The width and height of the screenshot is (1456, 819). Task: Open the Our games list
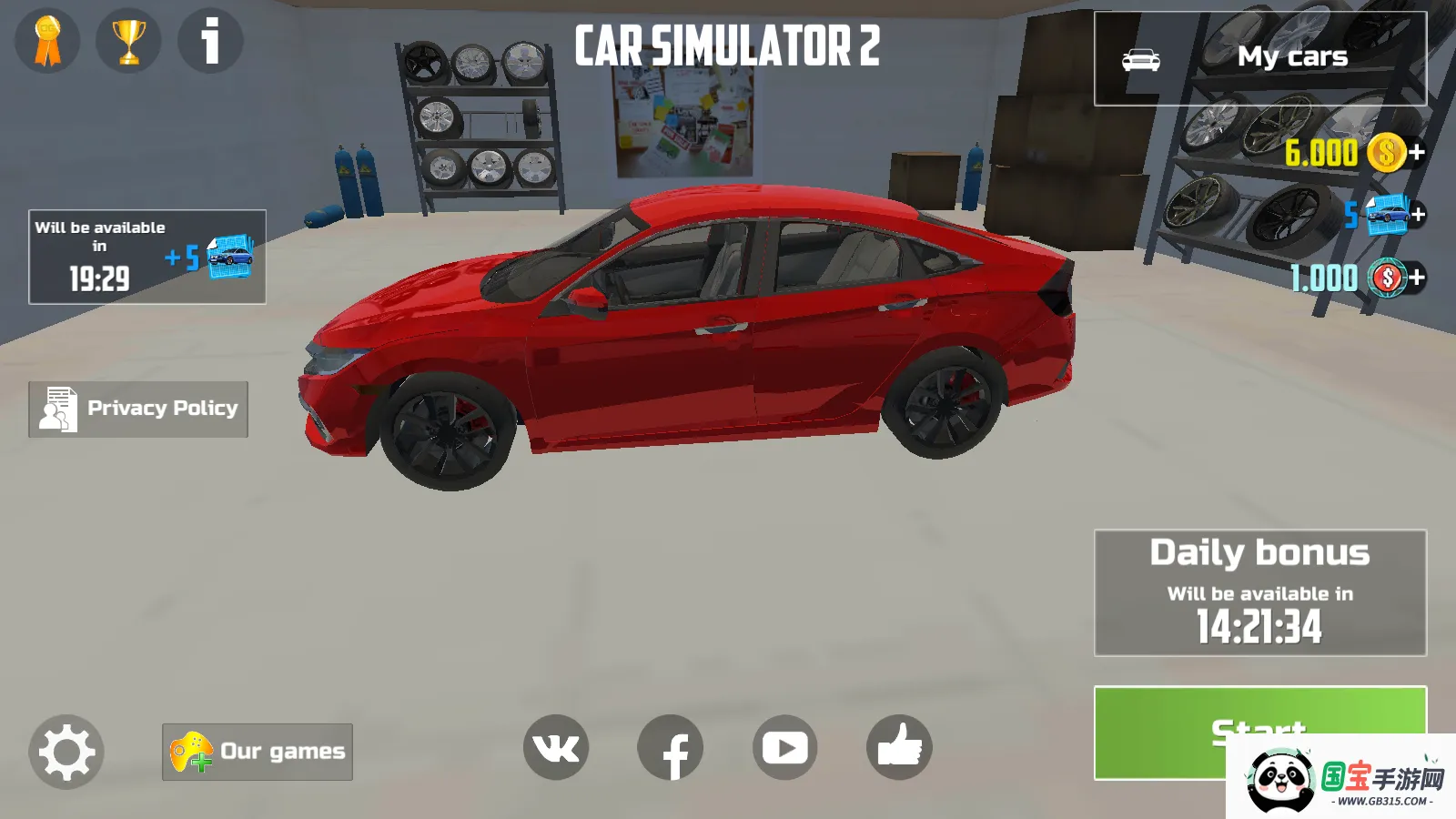(257, 751)
